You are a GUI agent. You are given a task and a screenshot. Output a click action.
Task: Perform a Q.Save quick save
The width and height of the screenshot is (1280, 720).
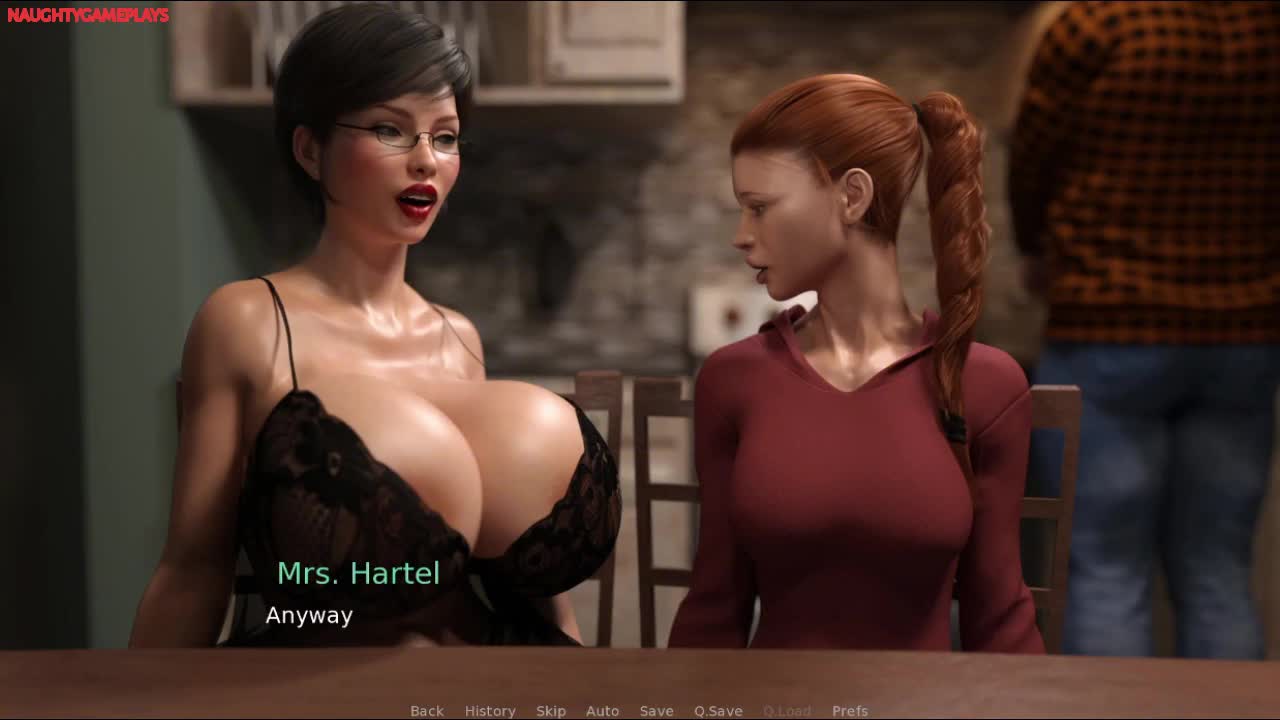(x=718, y=711)
